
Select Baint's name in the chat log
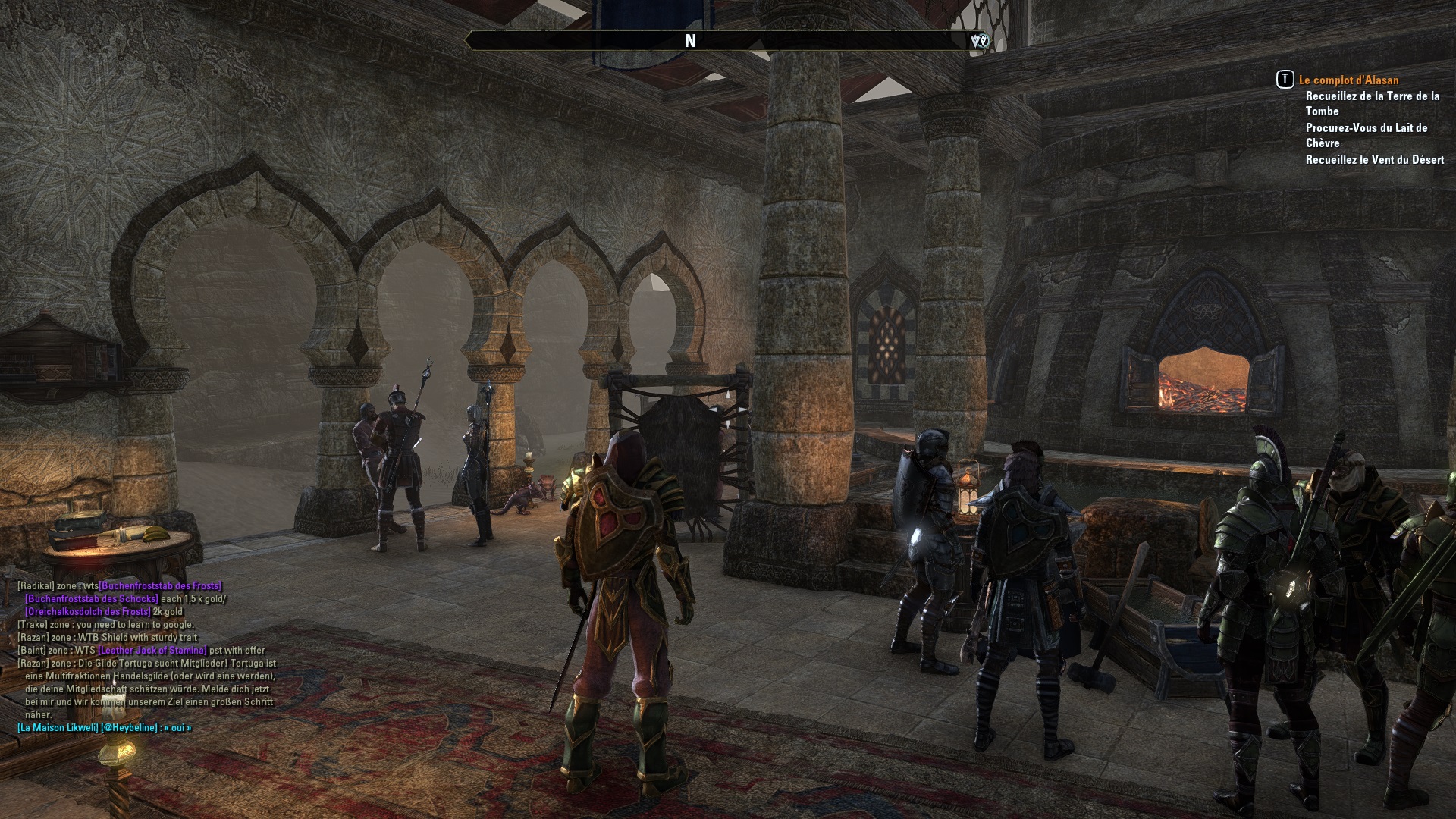pos(32,651)
